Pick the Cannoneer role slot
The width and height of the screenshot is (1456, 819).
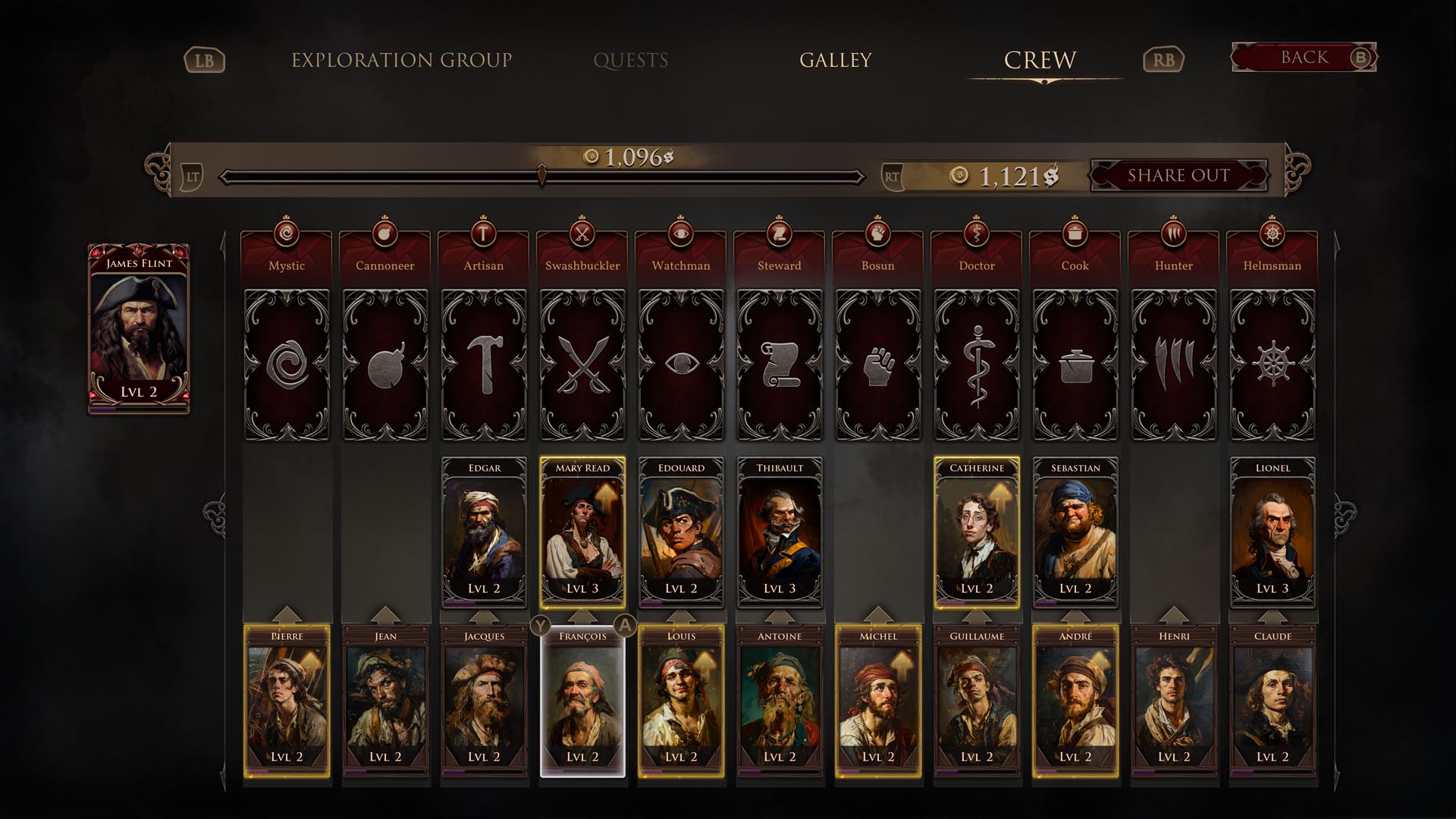(x=385, y=365)
